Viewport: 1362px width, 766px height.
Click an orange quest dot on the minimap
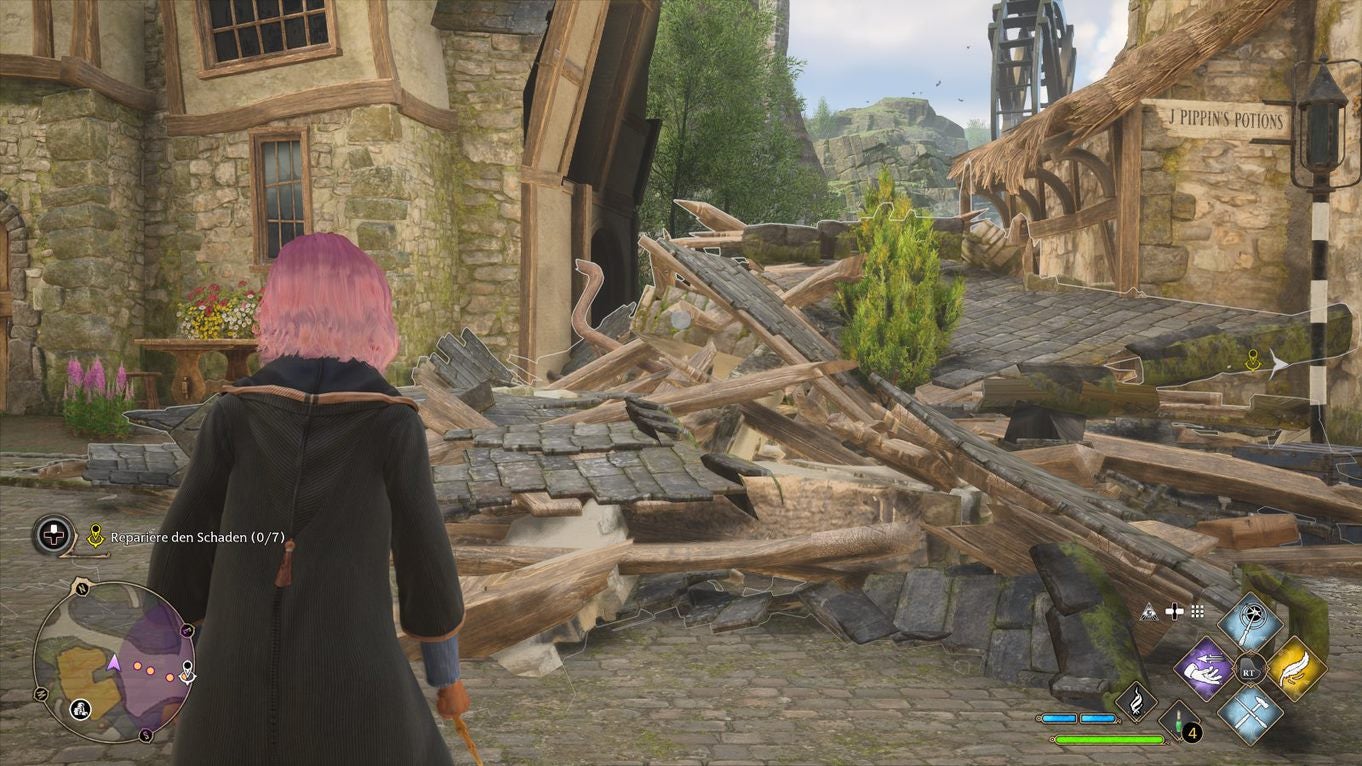coord(138,667)
